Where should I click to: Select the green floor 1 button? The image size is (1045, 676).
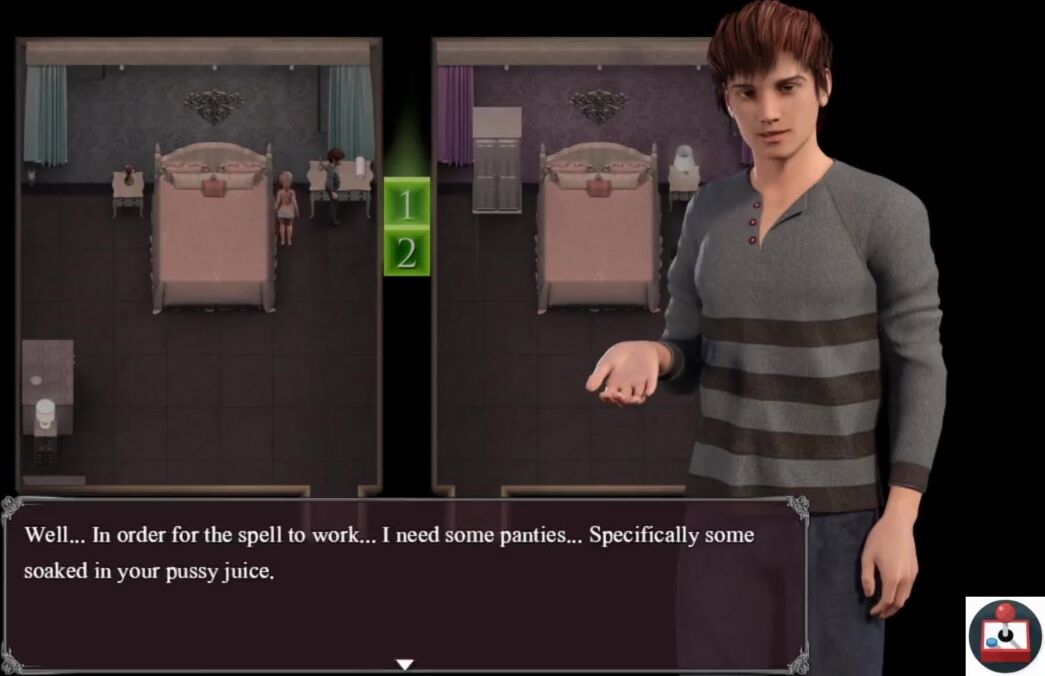tap(406, 204)
